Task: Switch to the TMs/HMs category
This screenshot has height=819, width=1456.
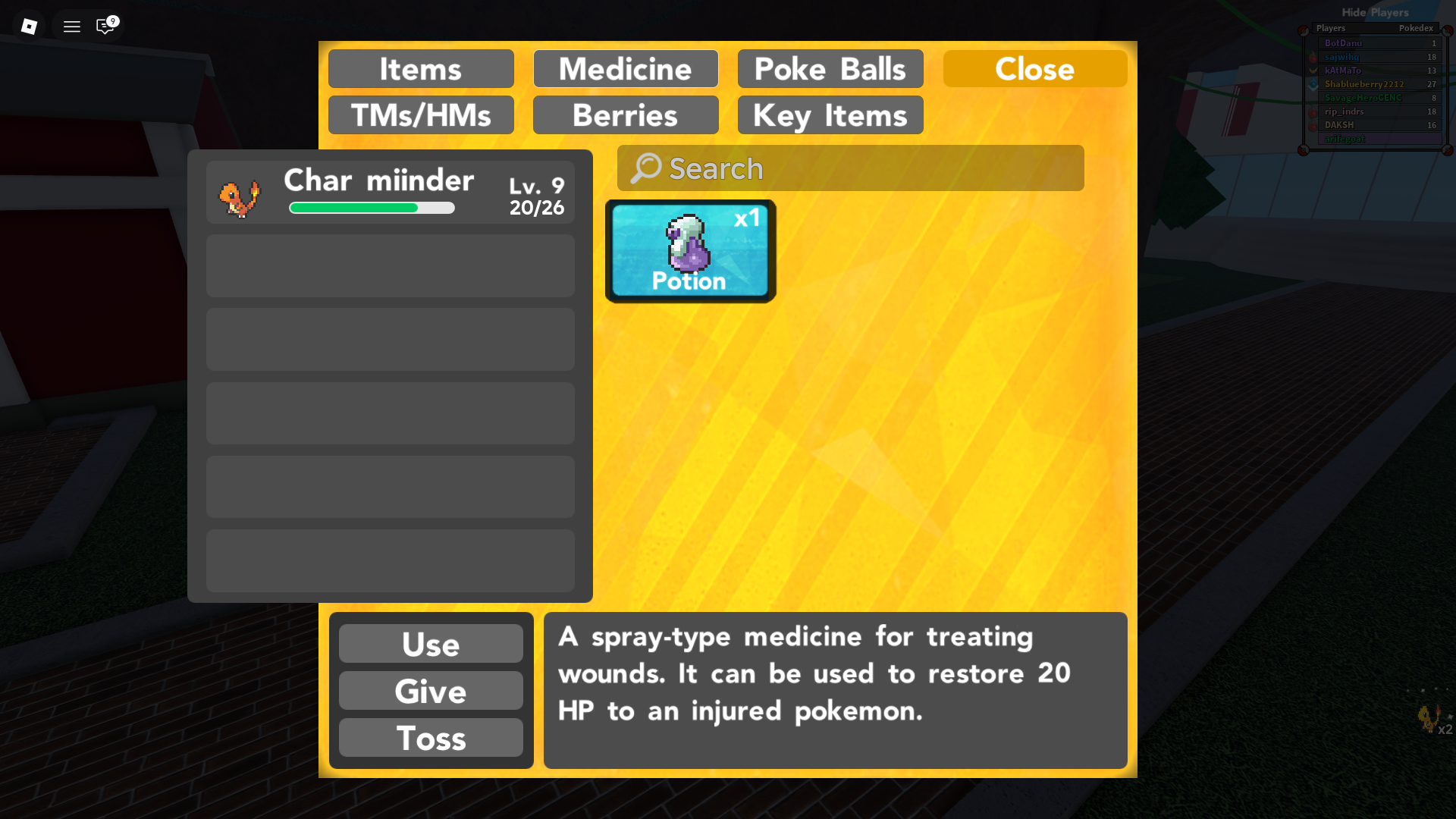Action: 420,115
